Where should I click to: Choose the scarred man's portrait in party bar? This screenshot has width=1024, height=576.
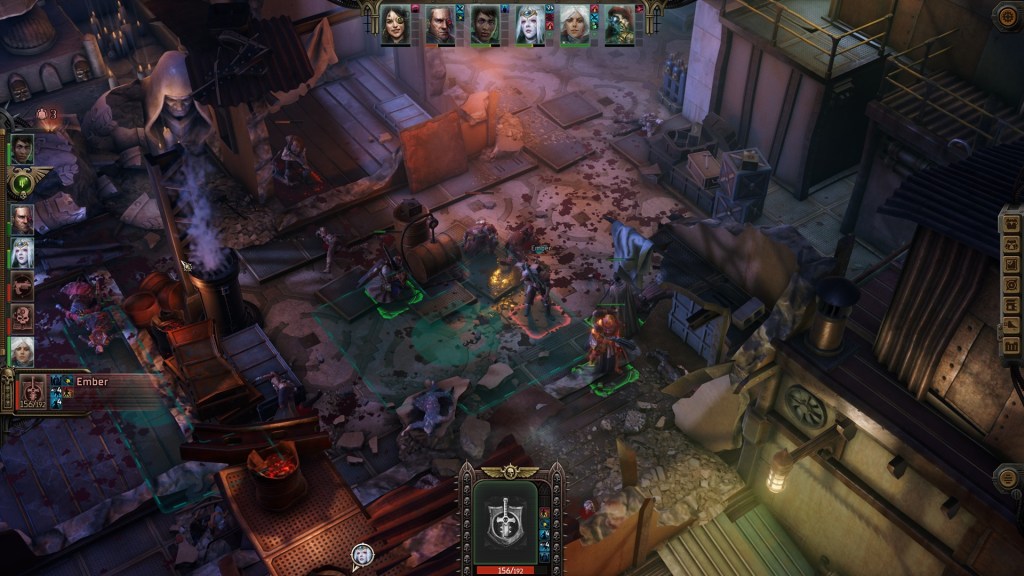440,25
